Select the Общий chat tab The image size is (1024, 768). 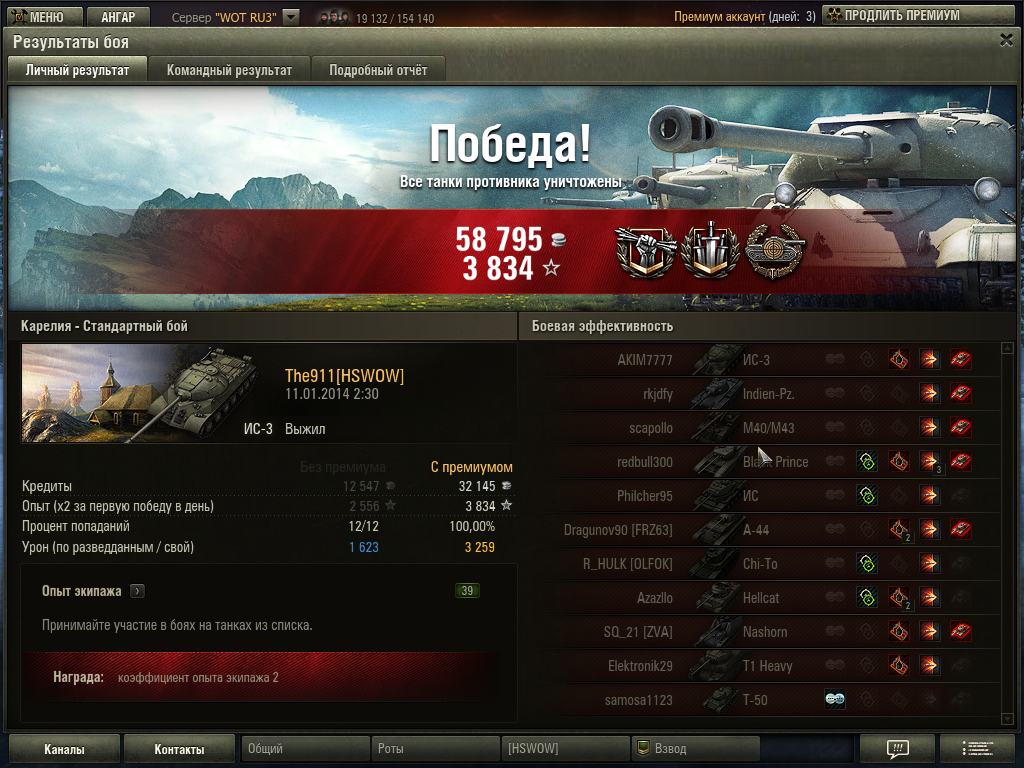[x=305, y=749]
